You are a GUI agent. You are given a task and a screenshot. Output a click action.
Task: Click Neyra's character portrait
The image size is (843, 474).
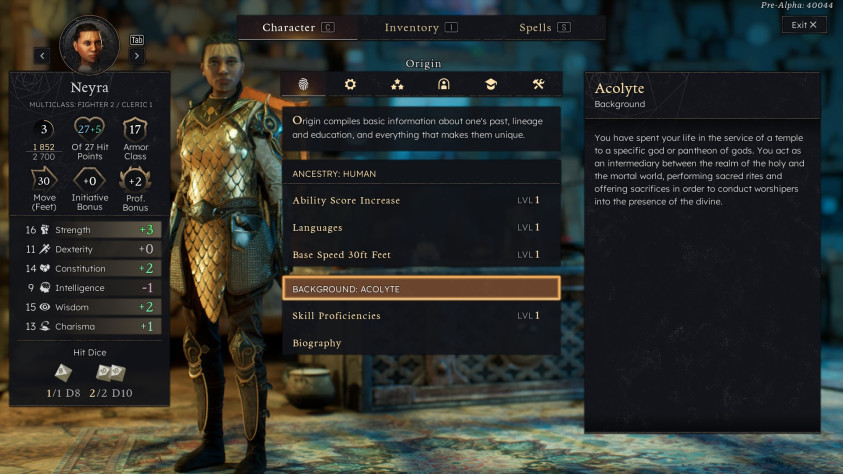tap(89, 42)
